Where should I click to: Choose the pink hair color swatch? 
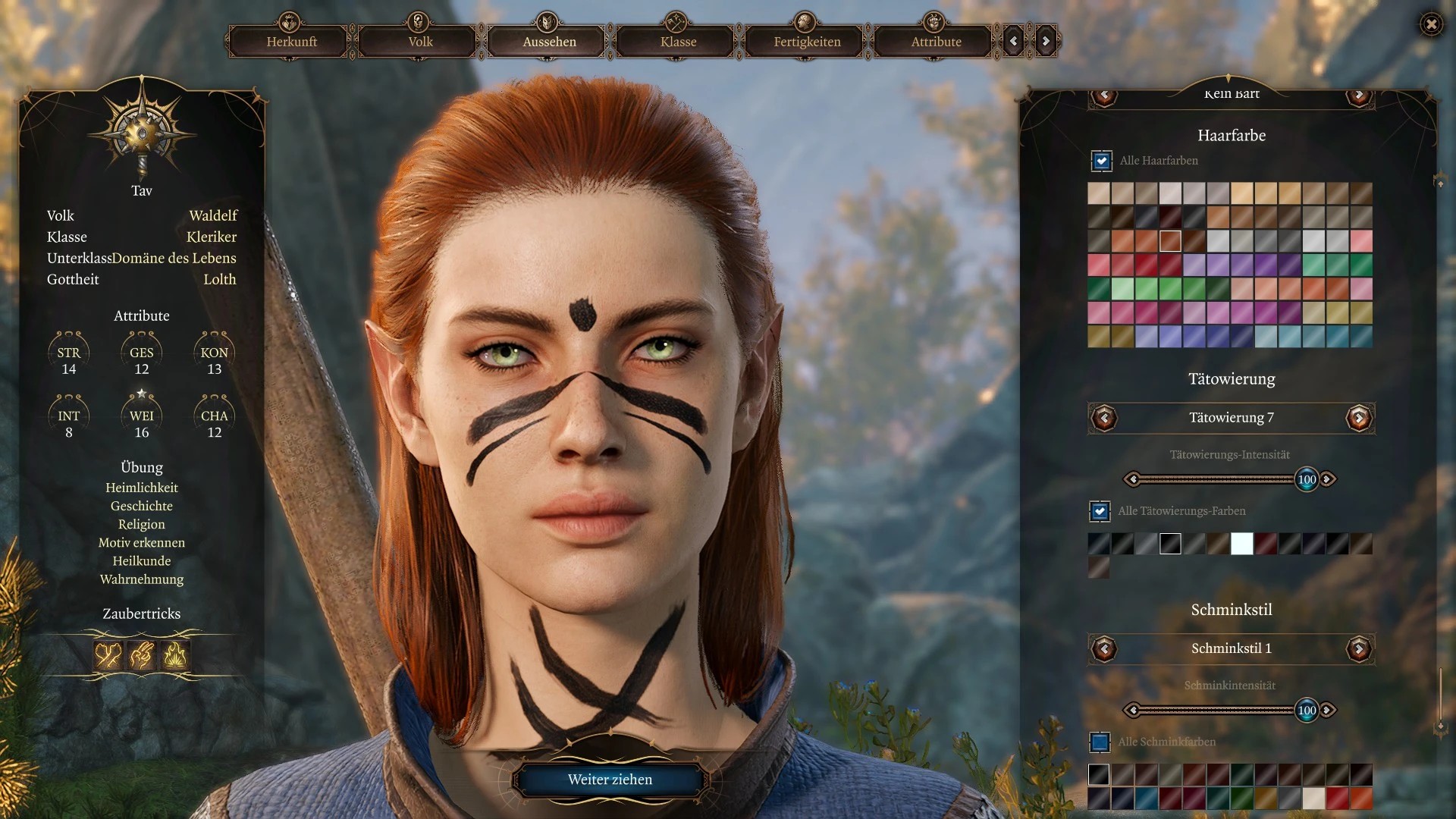tap(1361, 241)
